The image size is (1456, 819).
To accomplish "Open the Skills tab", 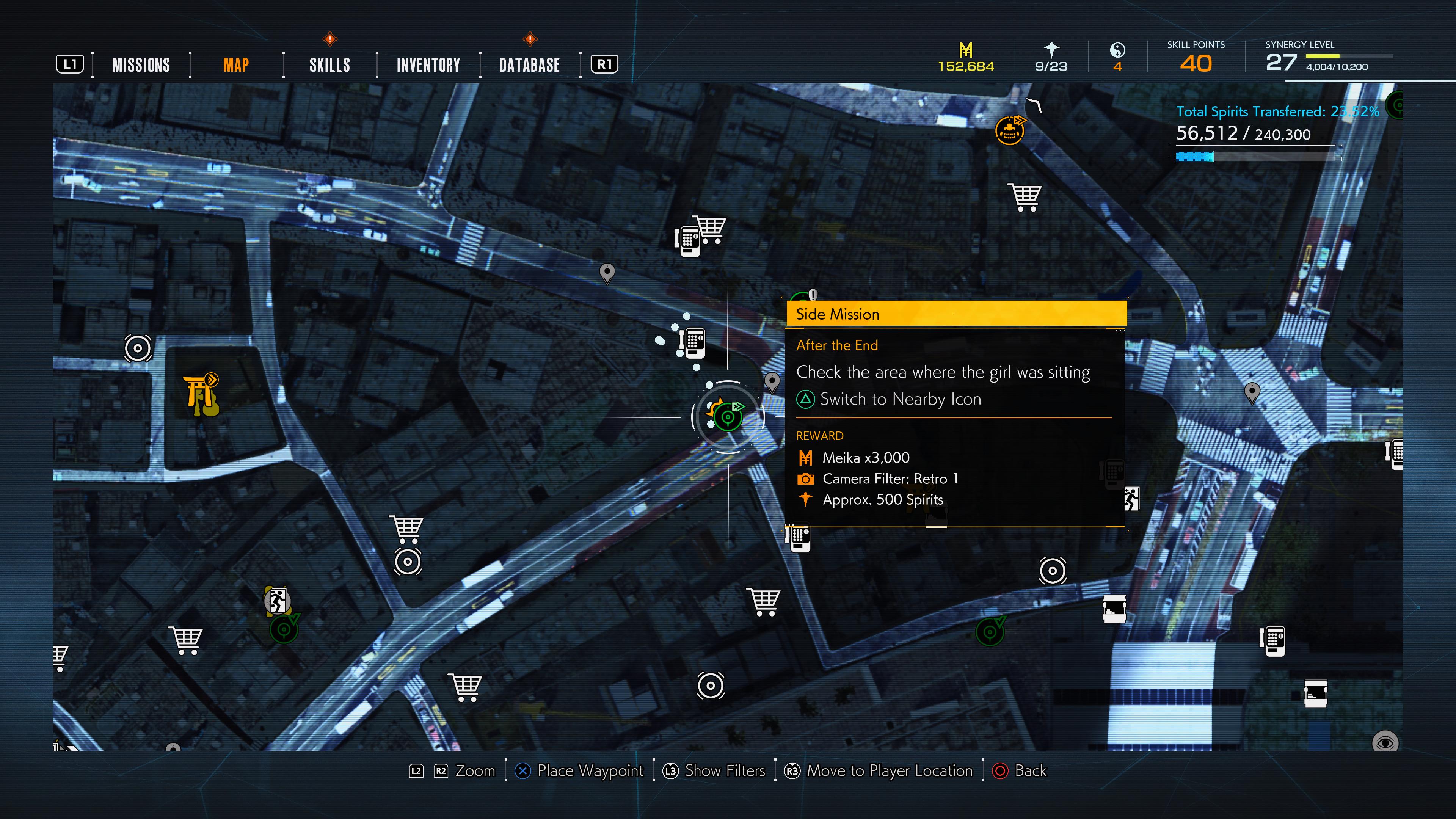I will pyautogui.click(x=329, y=65).
